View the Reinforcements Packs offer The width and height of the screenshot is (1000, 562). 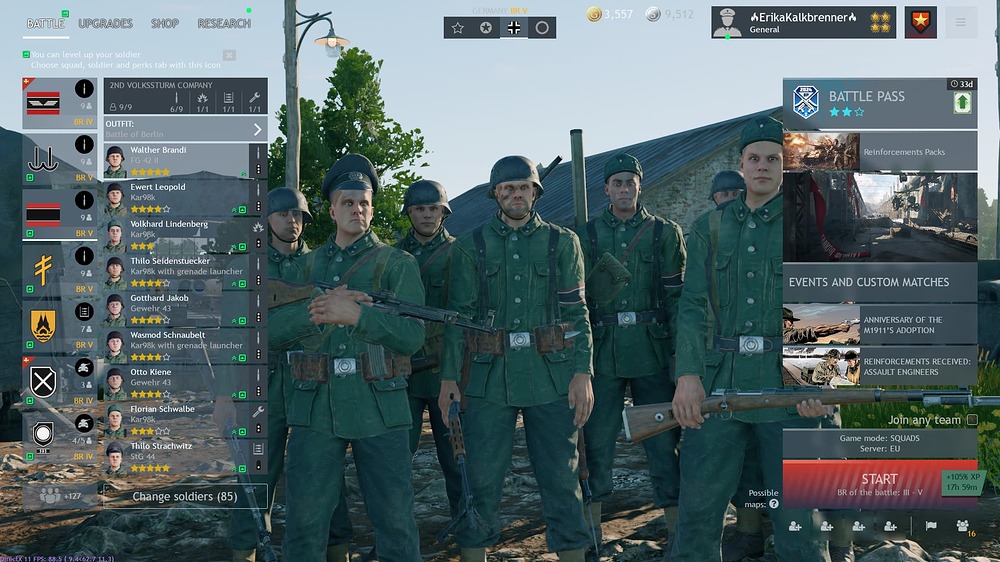[x=880, y=152]
